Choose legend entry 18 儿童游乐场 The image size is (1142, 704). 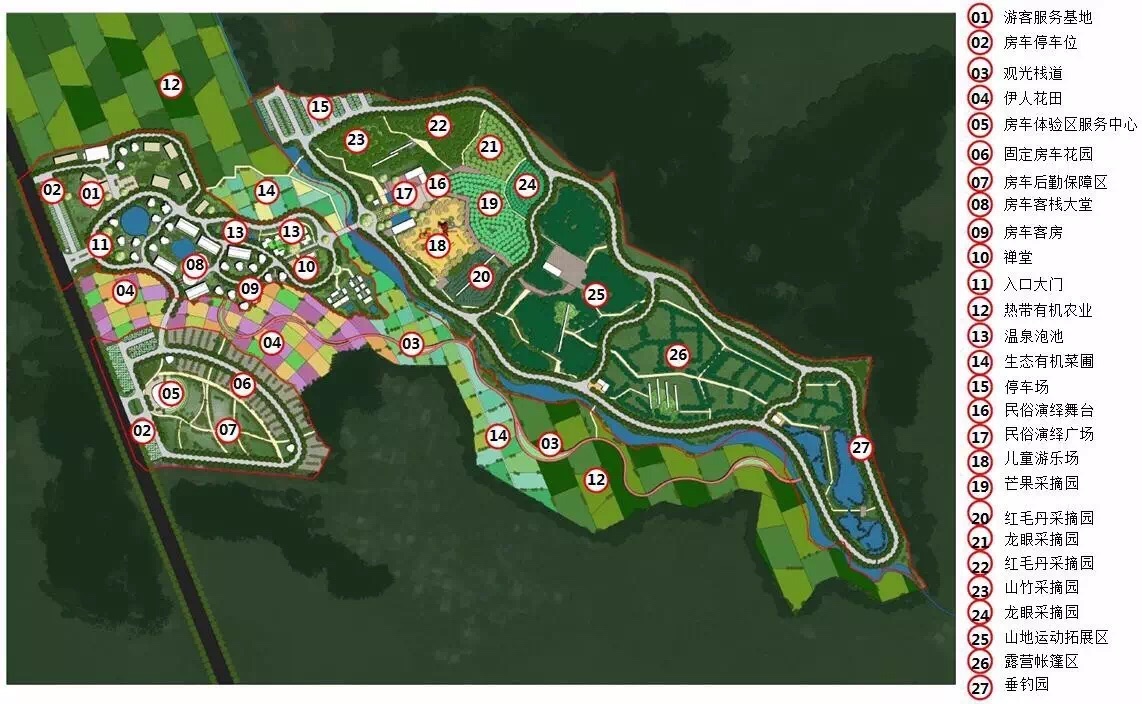(1040, 459)
